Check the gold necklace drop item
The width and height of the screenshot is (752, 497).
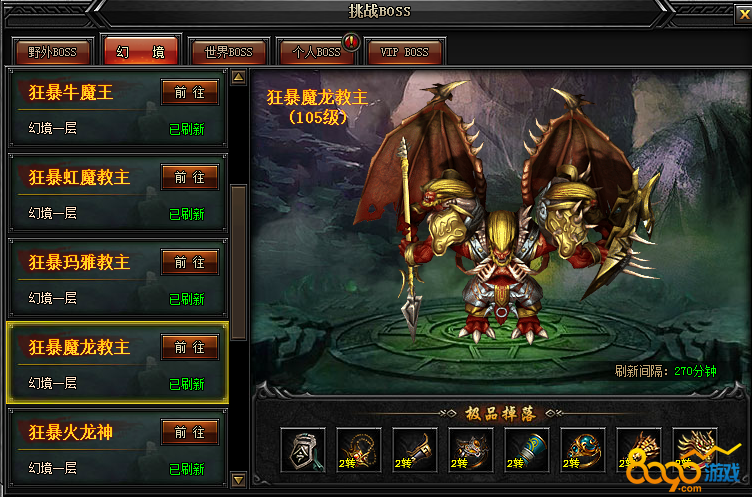(358, 450)
